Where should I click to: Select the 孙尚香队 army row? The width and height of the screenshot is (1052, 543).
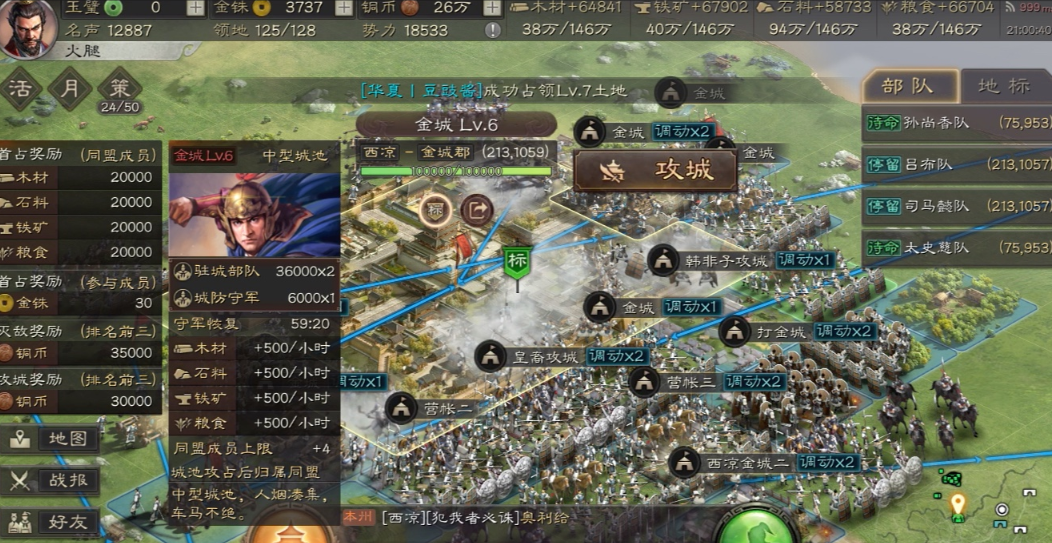956,123
